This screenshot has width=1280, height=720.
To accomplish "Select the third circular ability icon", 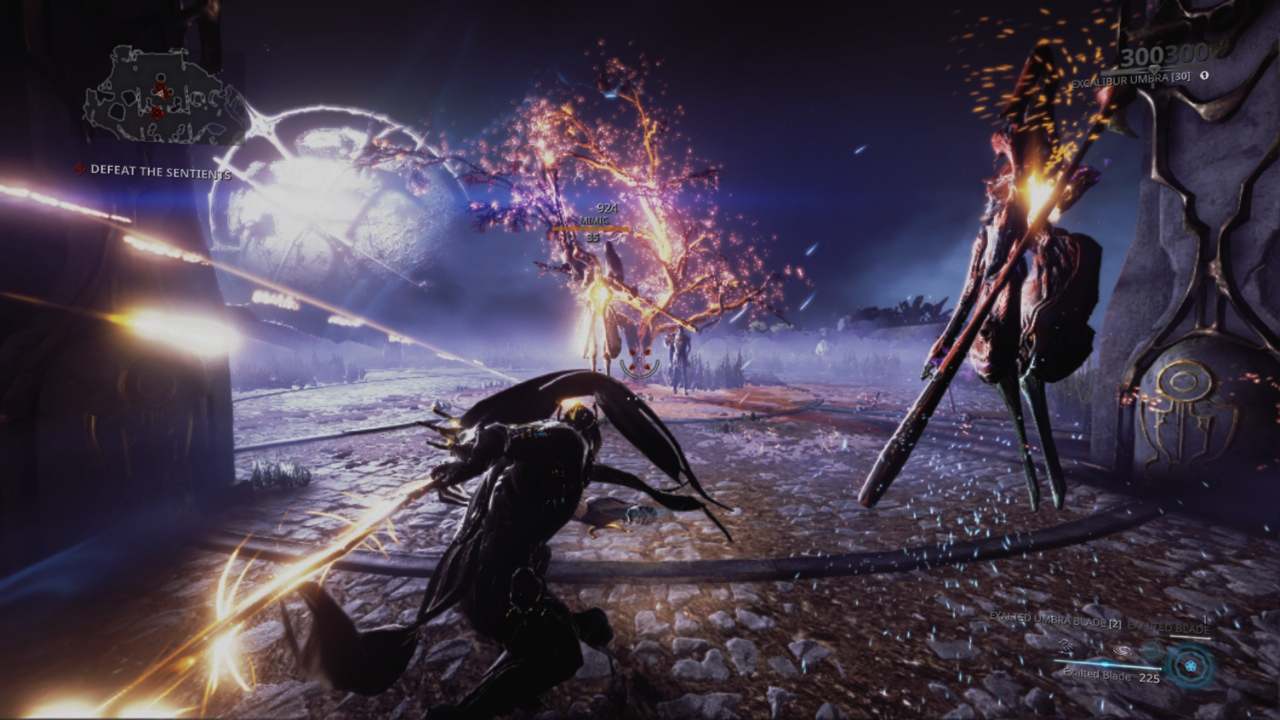I will (x=1152, y=651).
